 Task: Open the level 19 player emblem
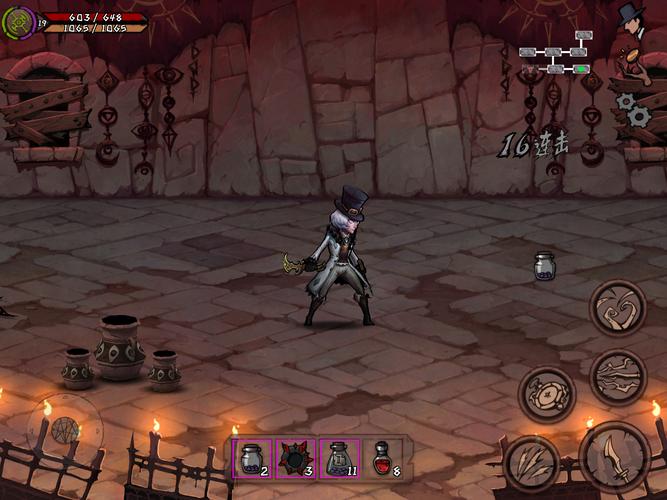(x=20, y=20)
